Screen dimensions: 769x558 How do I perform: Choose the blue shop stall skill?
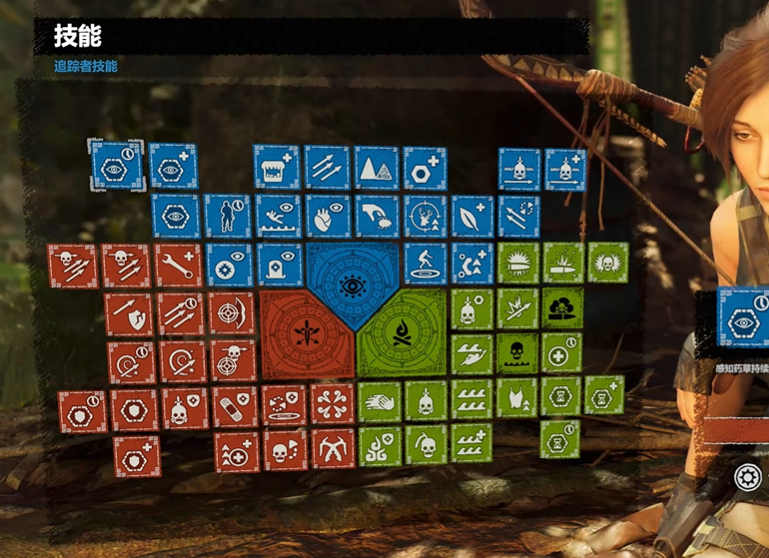pos(276,167)
